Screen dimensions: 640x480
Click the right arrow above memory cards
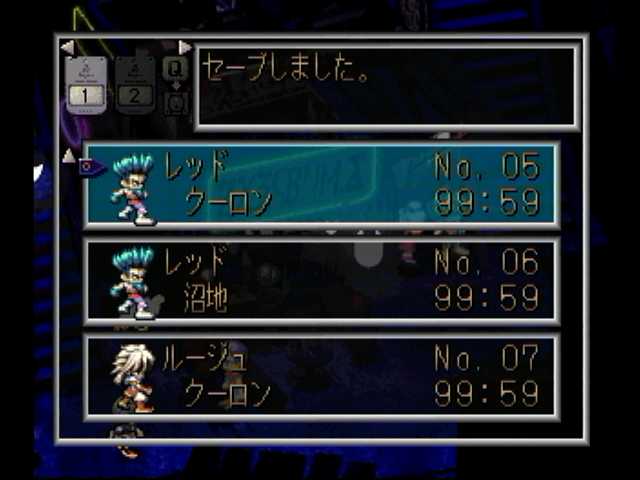(x=184, y=47)
